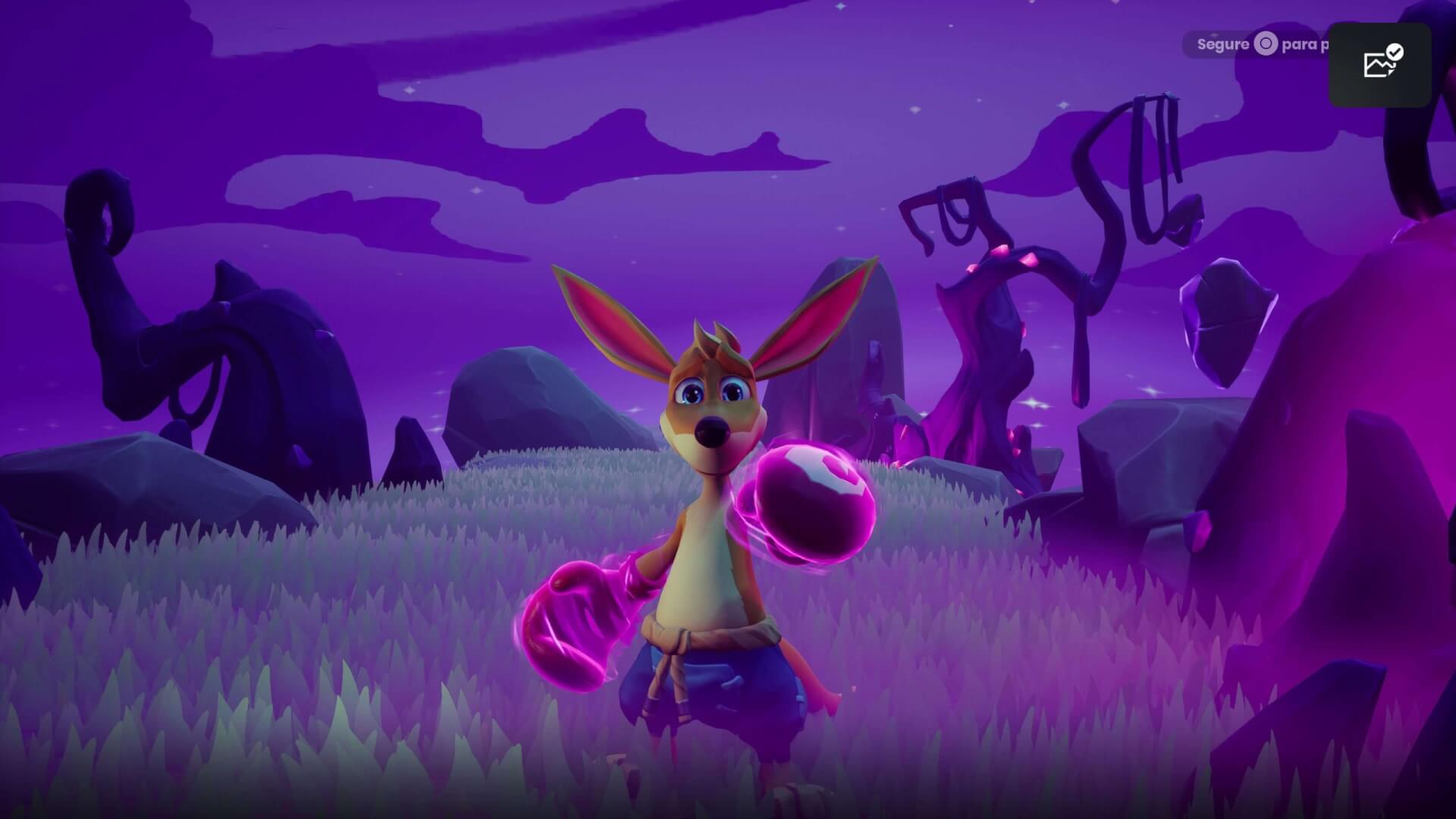The height and width of the screenshot is (819, 1456).
Task: Click the picture symbol inside the notification box
Action: tap(1375, 67)
